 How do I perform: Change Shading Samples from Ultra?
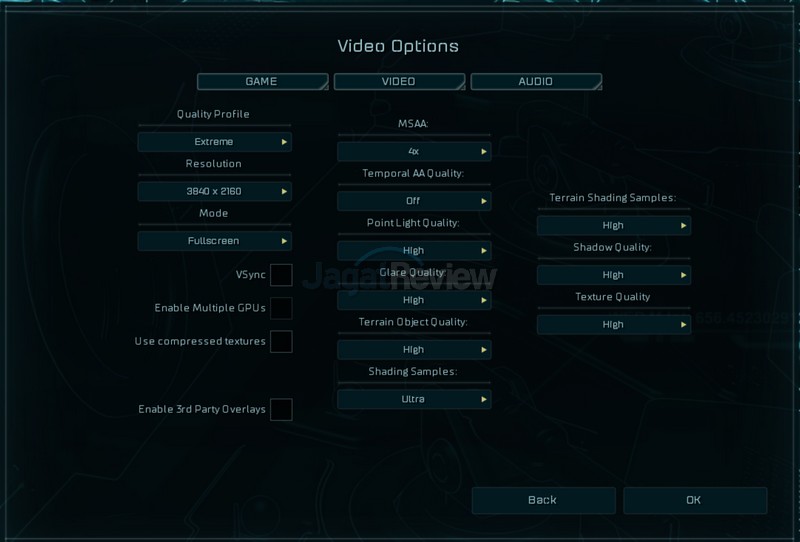pyautogui.click(x=414, y=399)
